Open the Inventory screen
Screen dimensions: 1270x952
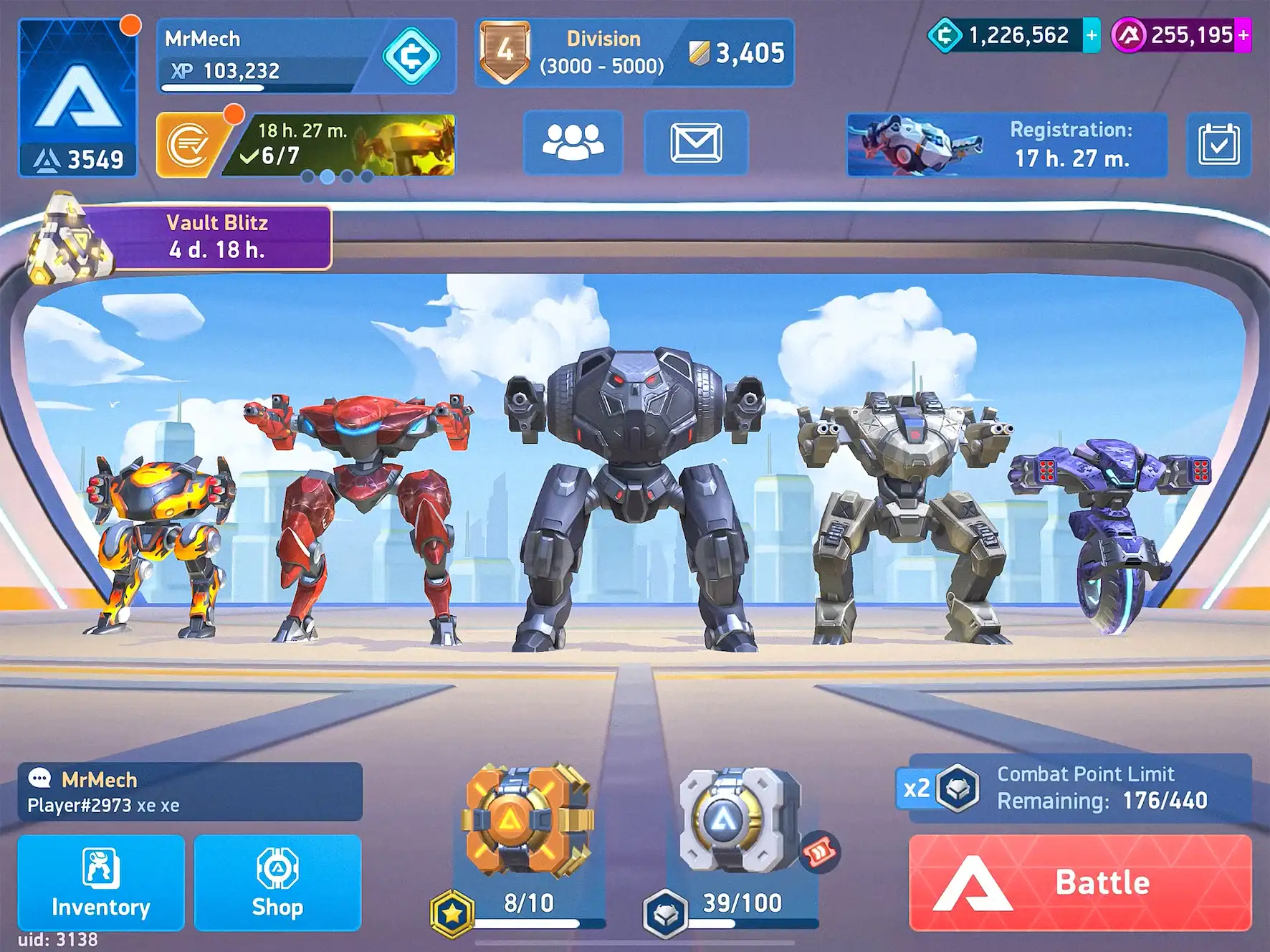[100, 882]
